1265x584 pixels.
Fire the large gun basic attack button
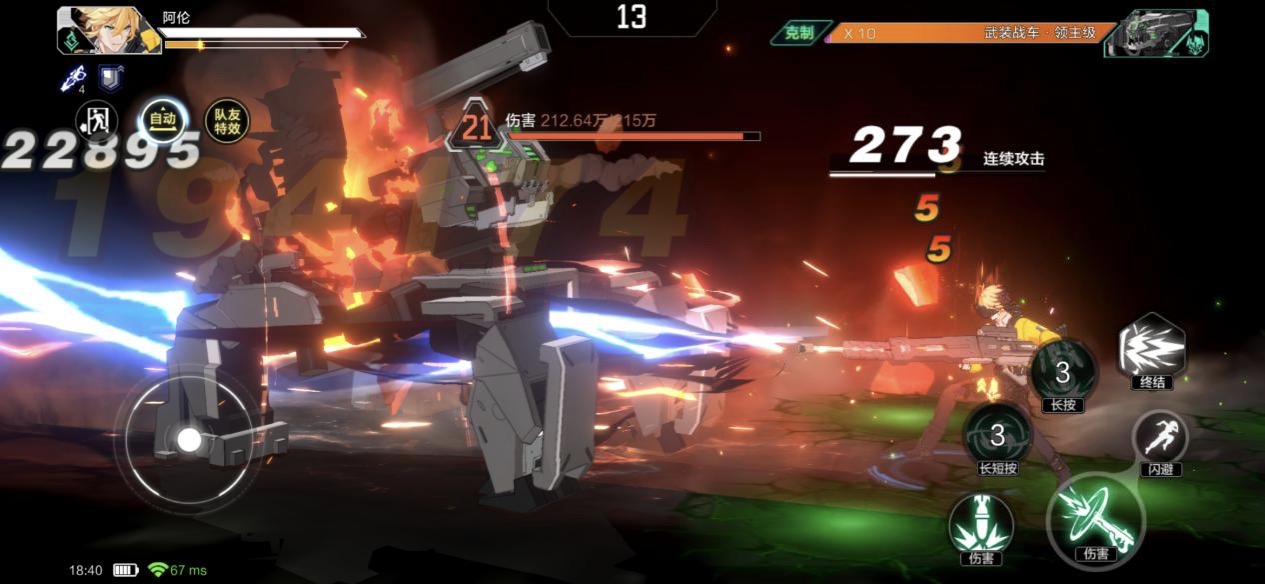pyautogui.click(x=1094, y=516)
